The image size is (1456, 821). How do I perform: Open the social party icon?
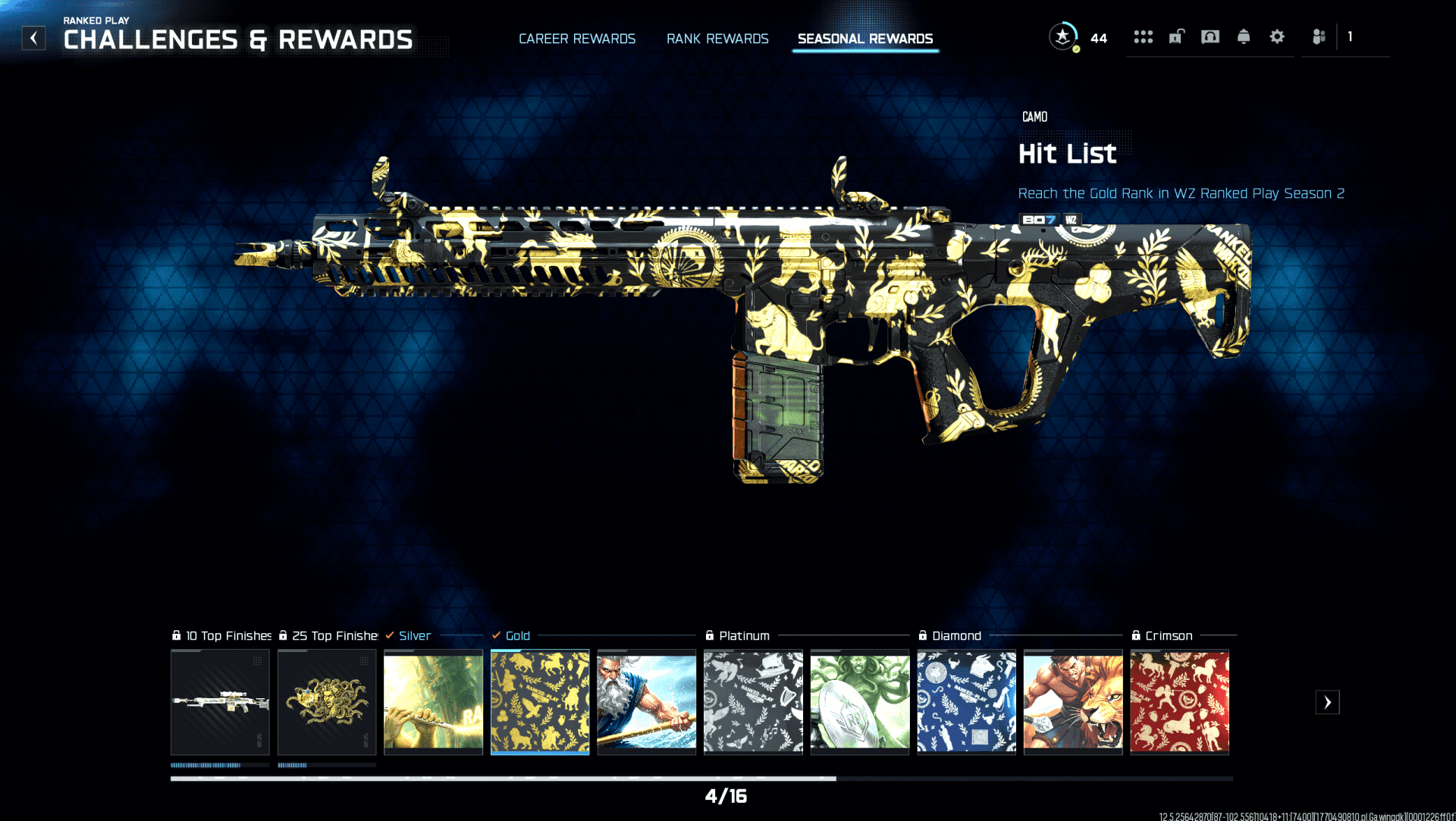coord(1319,36)
